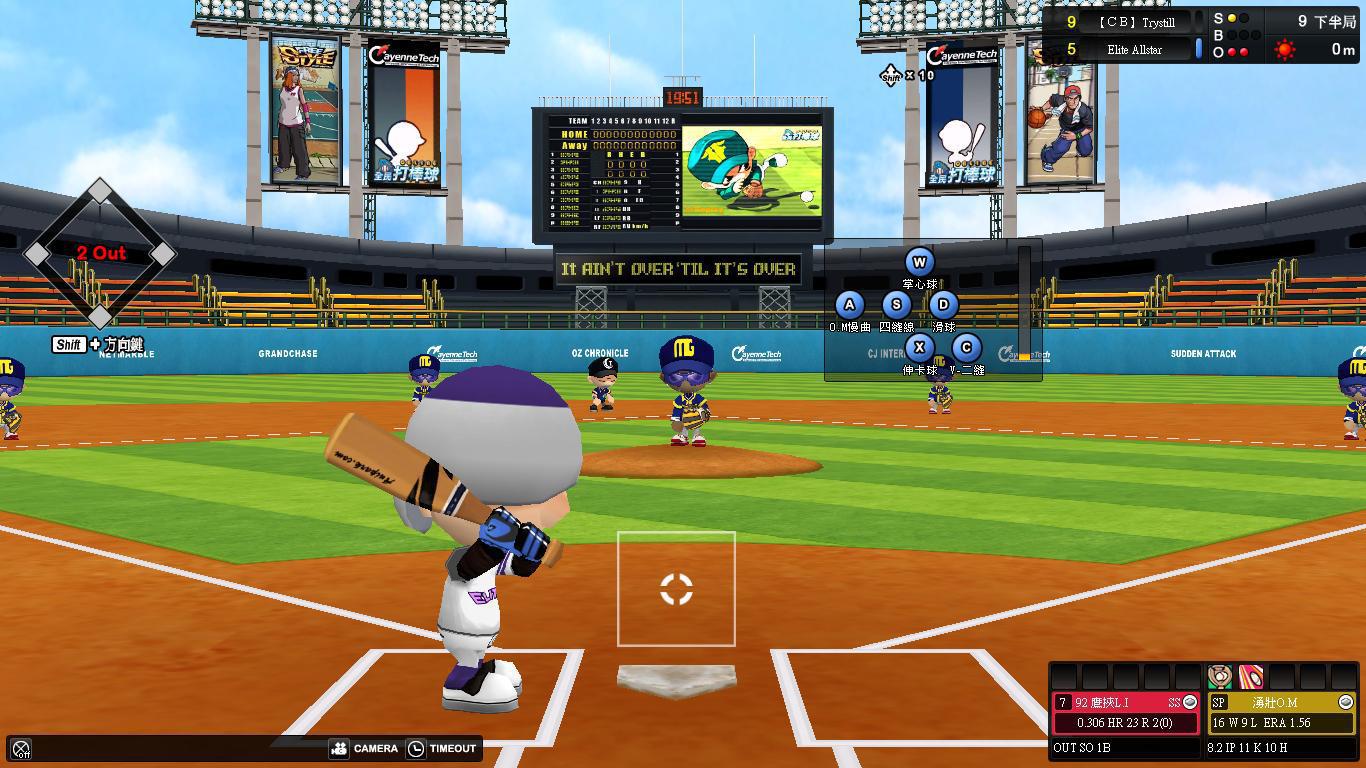Toggle the crossed-circle off icon
The image size is (1366, 768).
click(21, 749)
